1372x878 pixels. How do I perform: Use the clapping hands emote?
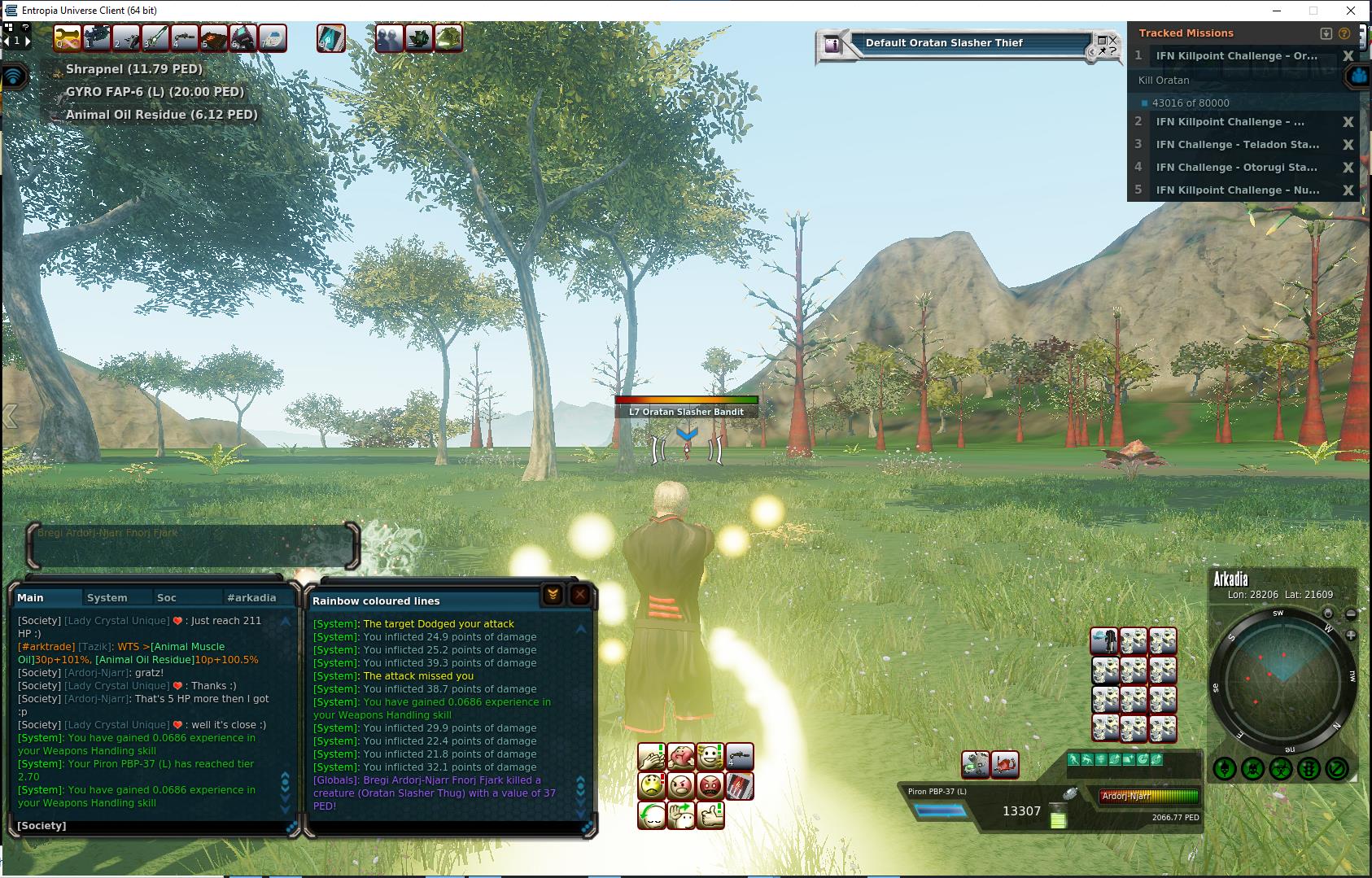pos(652,758)
